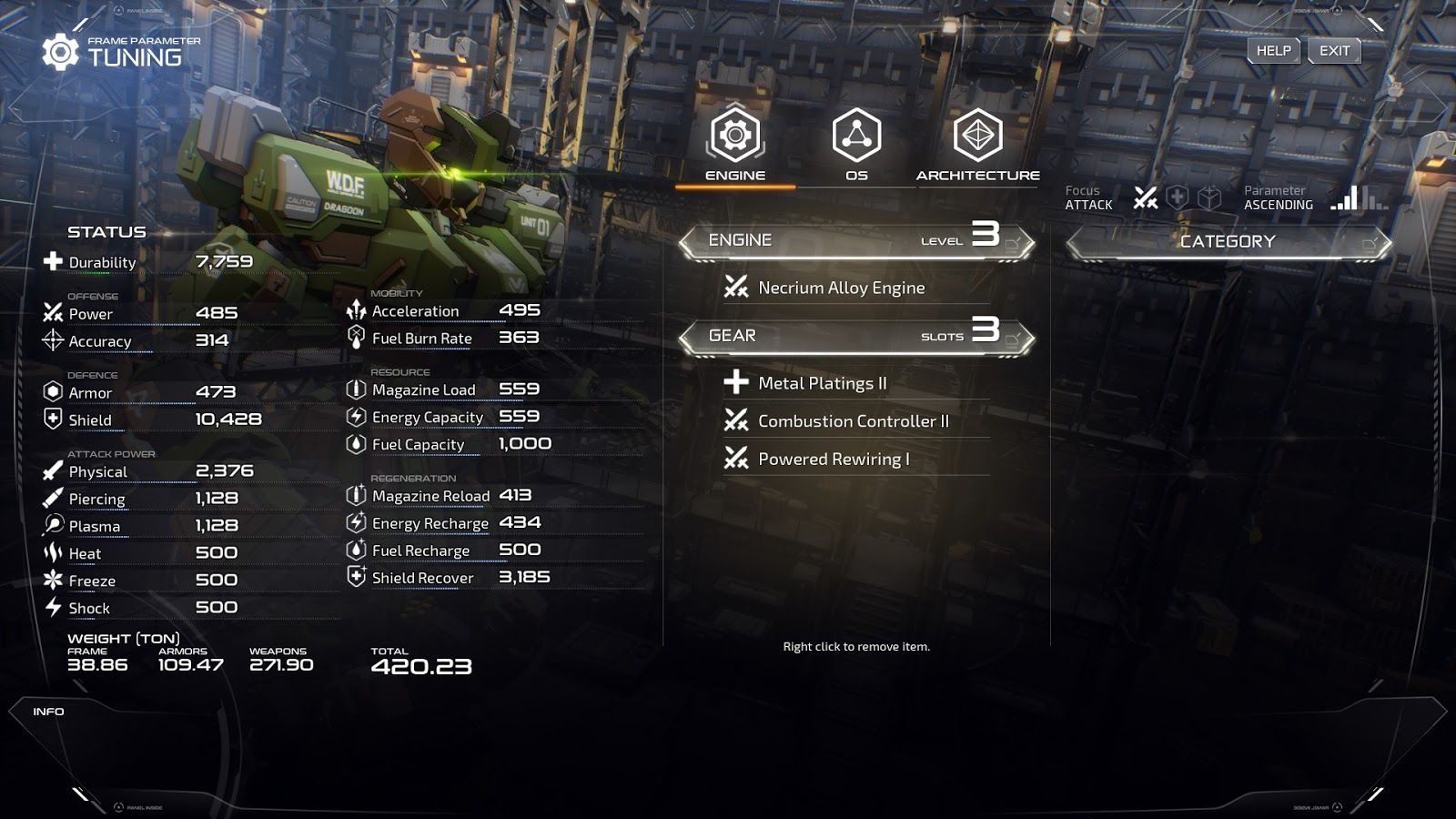Select the Architecture tab
The height and width of the screenshot is (819, 1456).
tap(977, 144)
